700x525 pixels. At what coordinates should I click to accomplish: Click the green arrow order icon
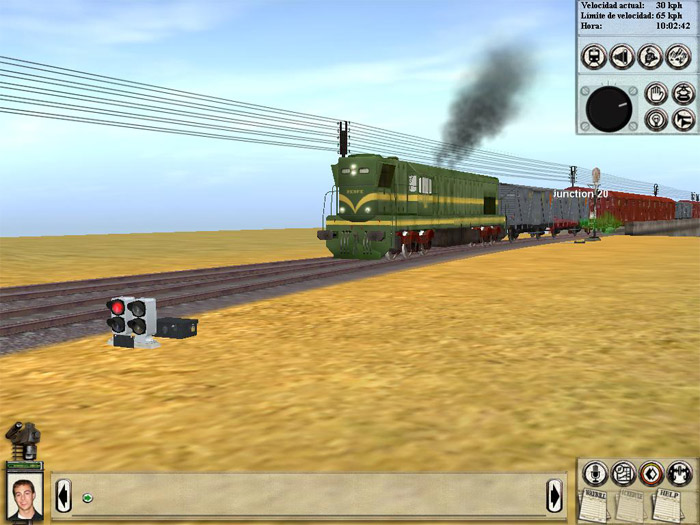click(88, 497)
